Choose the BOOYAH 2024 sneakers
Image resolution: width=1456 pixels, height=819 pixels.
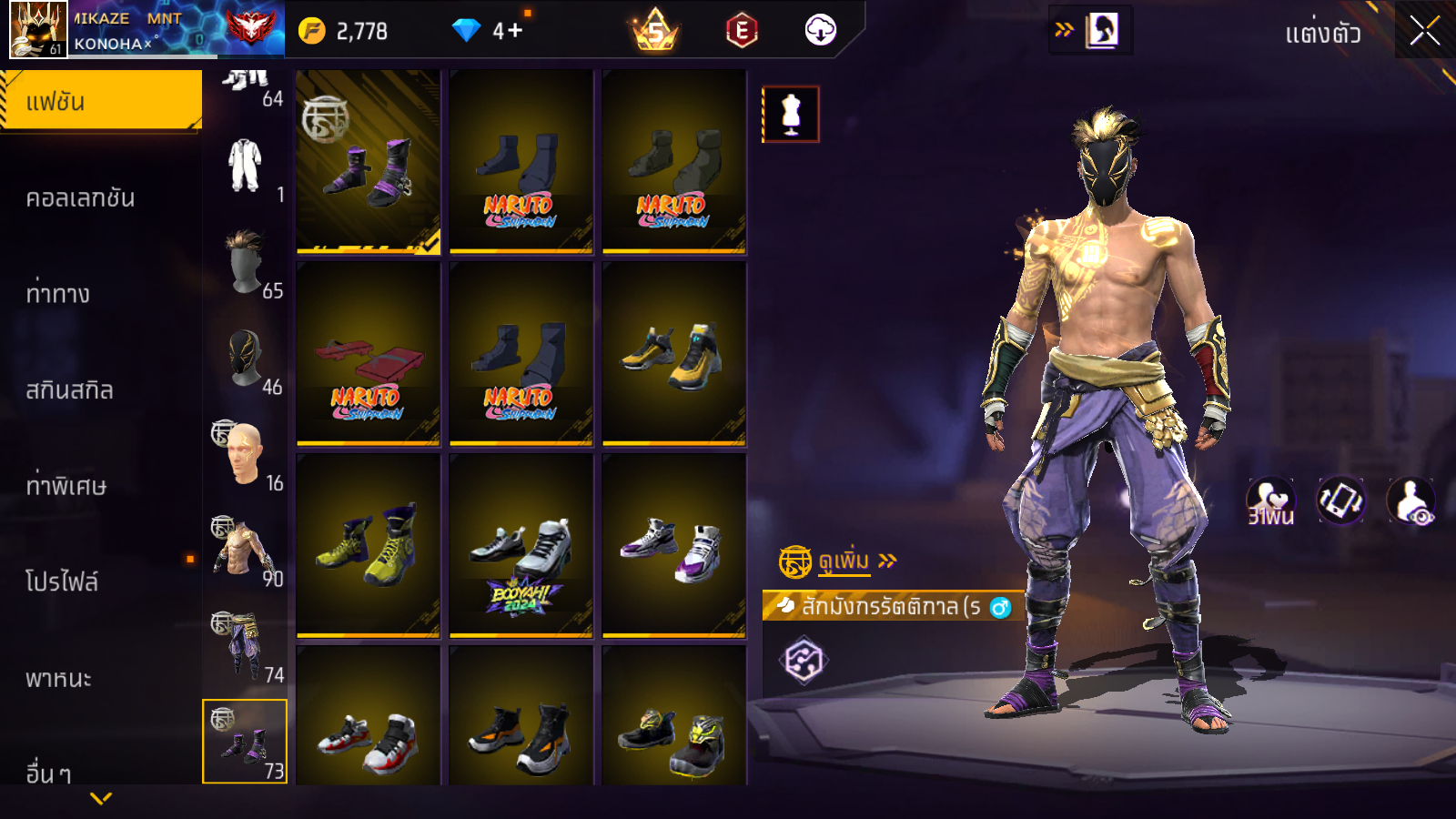(521, 546)
